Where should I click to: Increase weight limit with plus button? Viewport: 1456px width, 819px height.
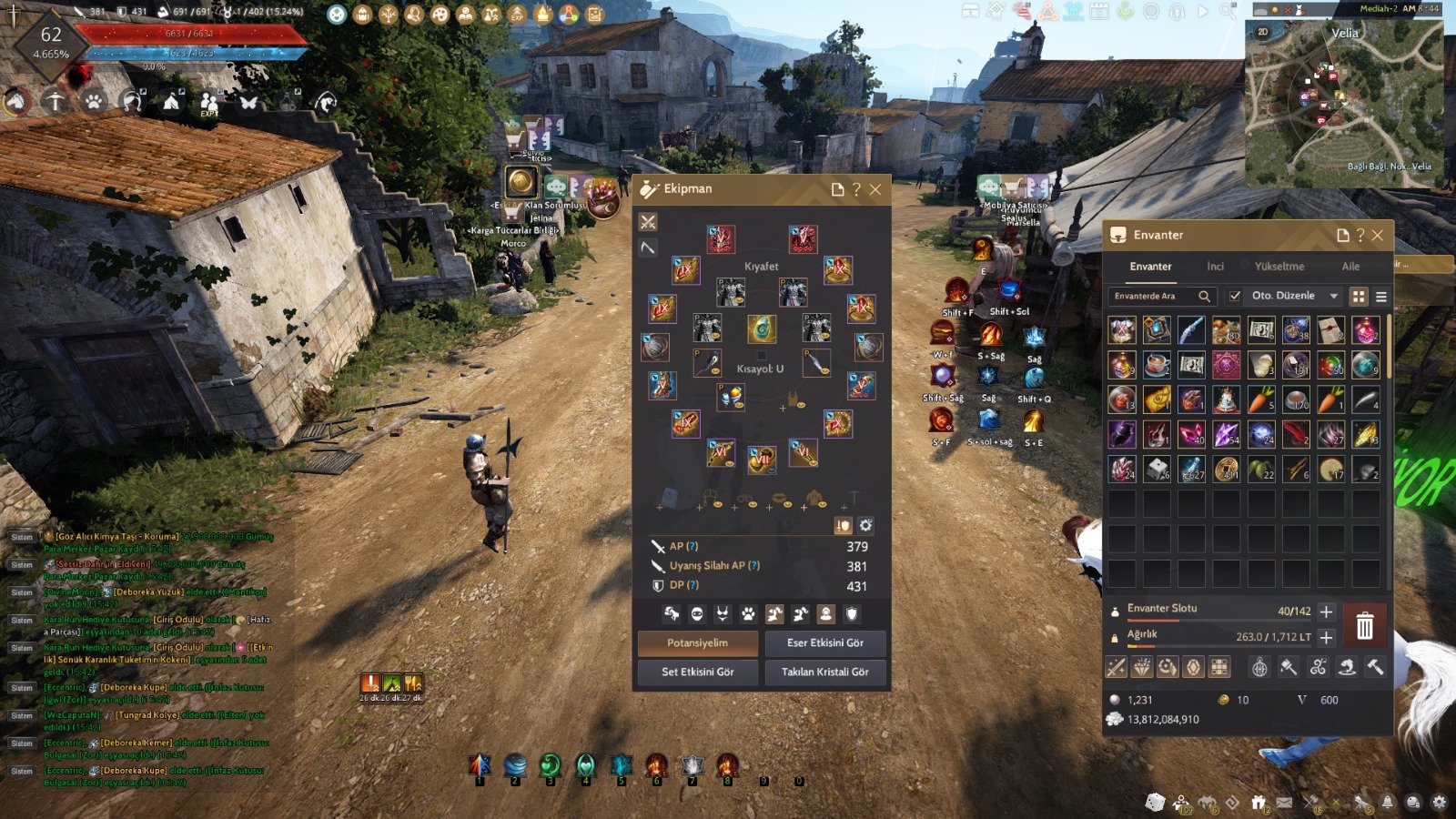1326,637
